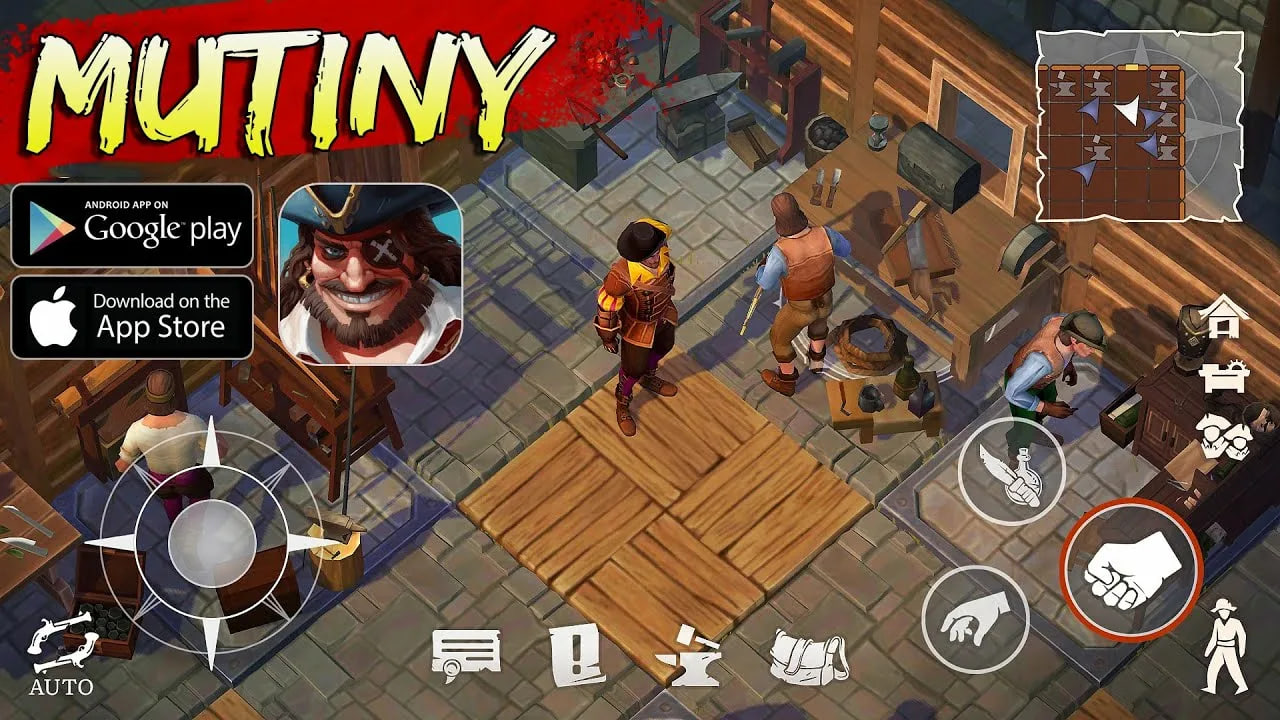Open the scroll document icon
Screen dimensions: 1280x720
click(x=466, y=656)
